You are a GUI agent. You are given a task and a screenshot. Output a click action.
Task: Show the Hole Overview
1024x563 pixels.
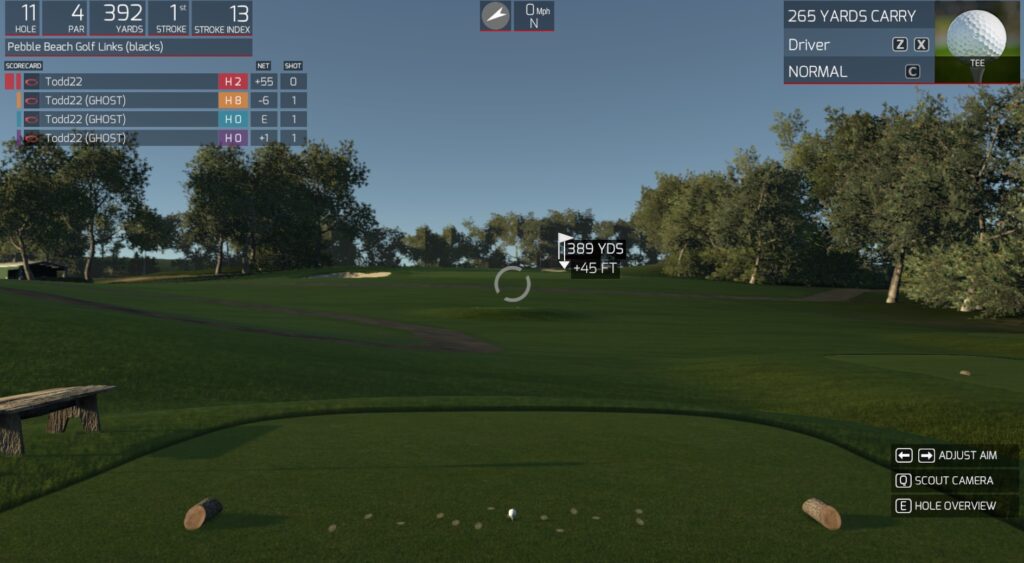[955, 506]
